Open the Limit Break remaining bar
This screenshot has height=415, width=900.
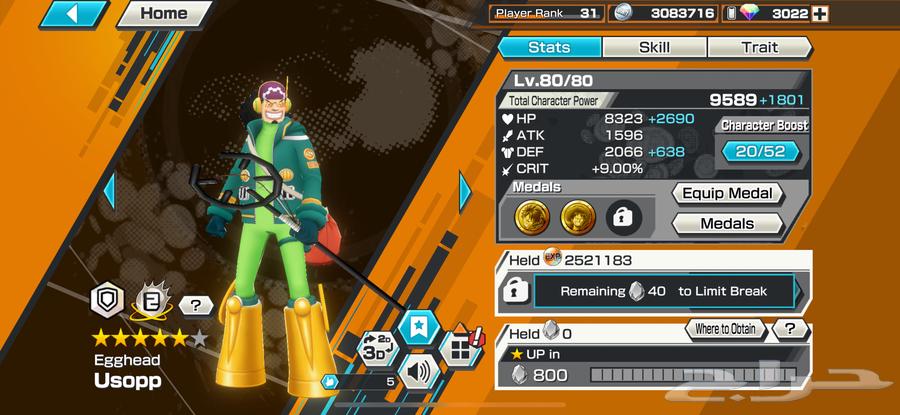(x=662, y=291)
